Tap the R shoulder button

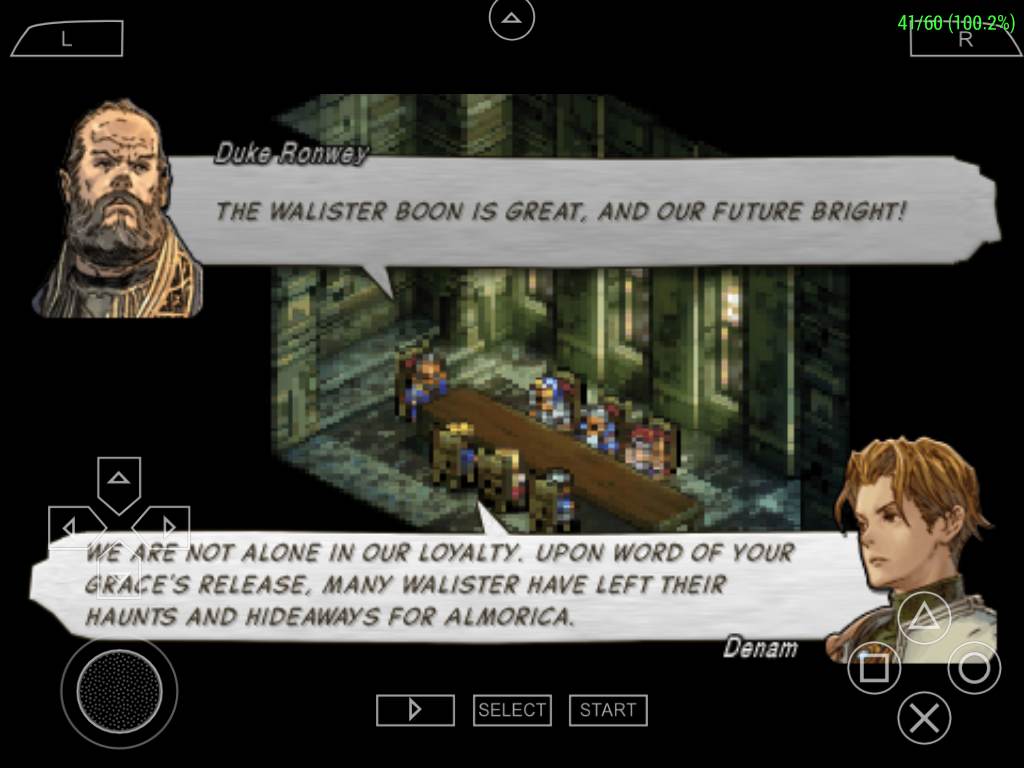coord(965,39)
